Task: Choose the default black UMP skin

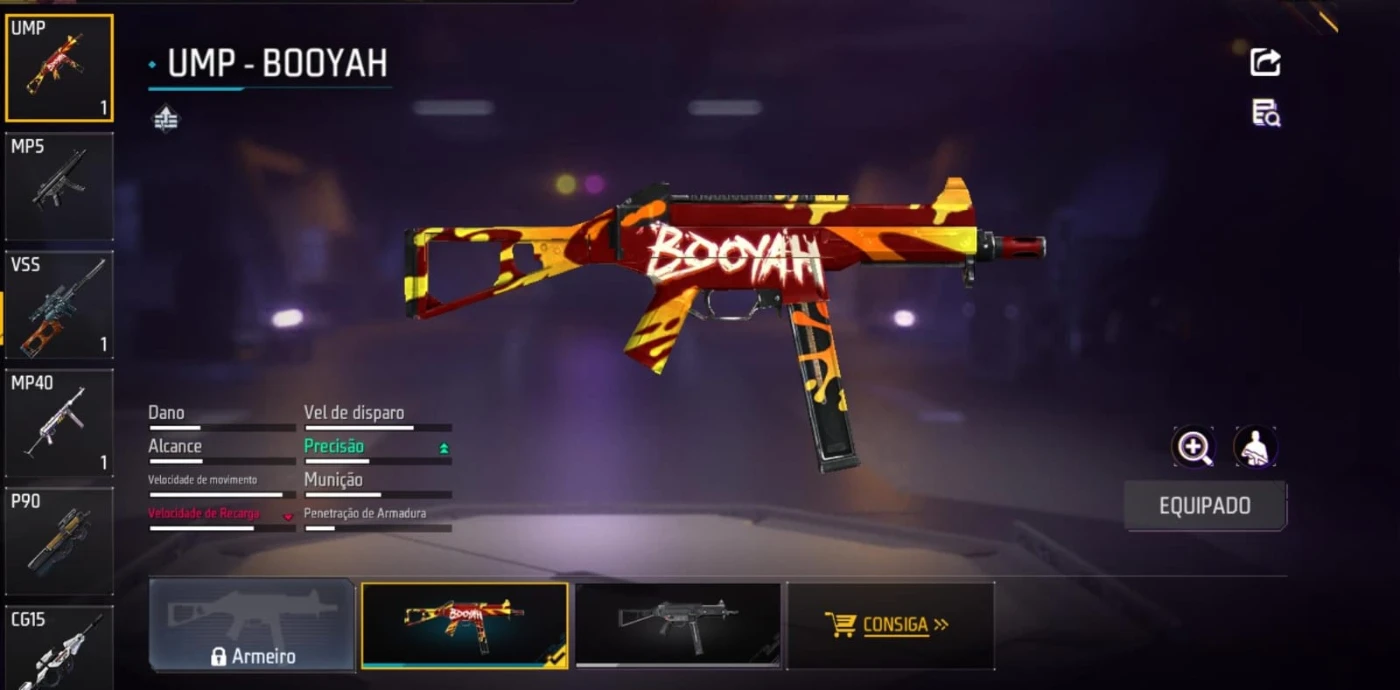Action: point(678,625)
